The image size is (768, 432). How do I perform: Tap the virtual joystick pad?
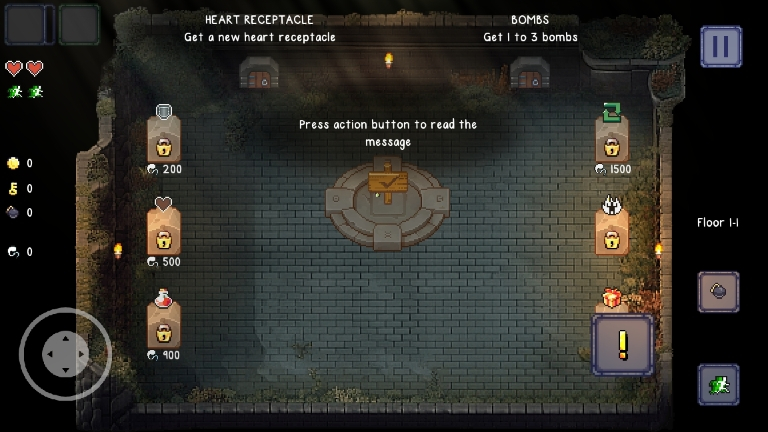tap(65, 354)
